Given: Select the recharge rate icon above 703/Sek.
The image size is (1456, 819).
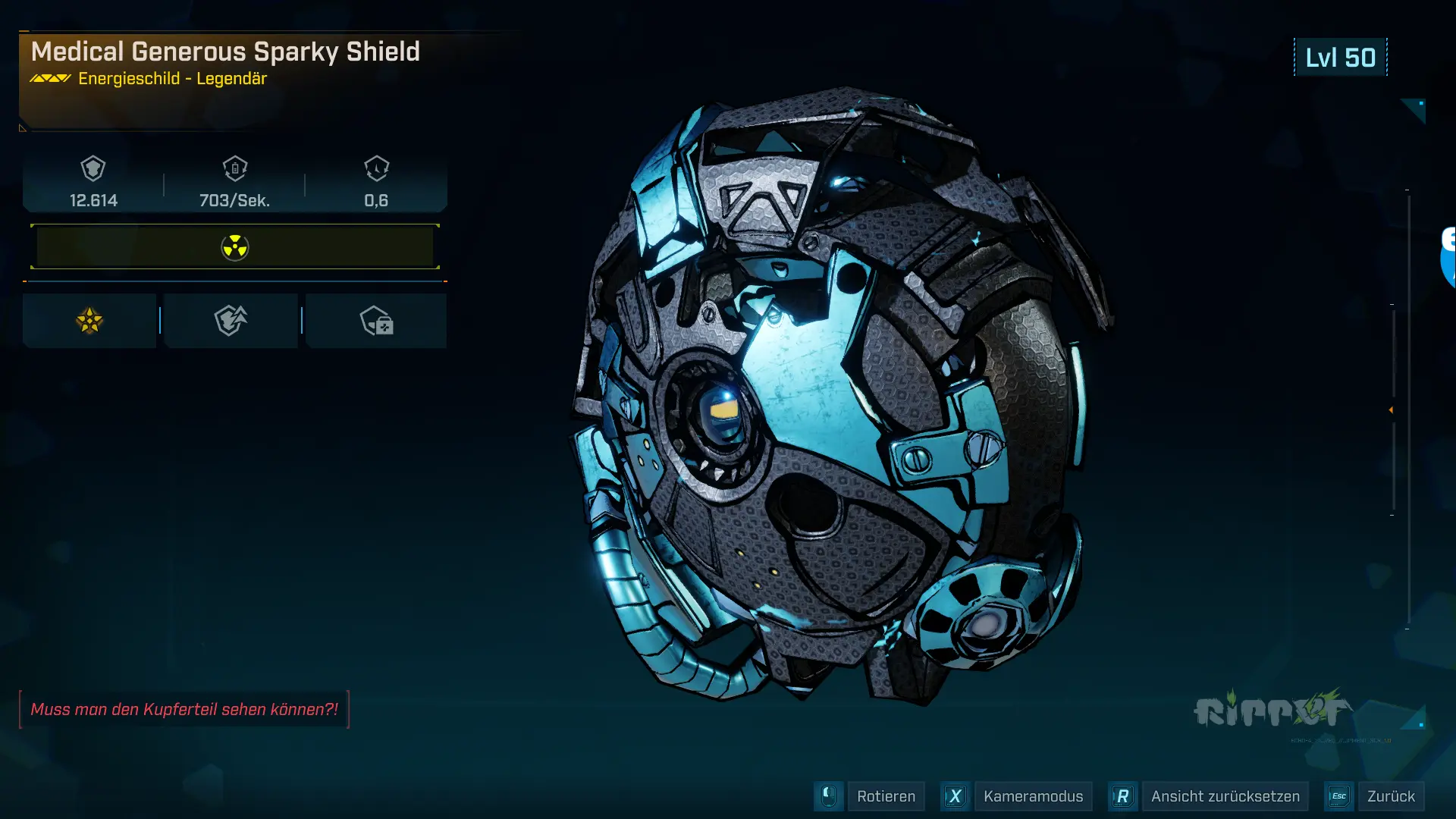Looking at the screenshot, I should coord(234,170).
